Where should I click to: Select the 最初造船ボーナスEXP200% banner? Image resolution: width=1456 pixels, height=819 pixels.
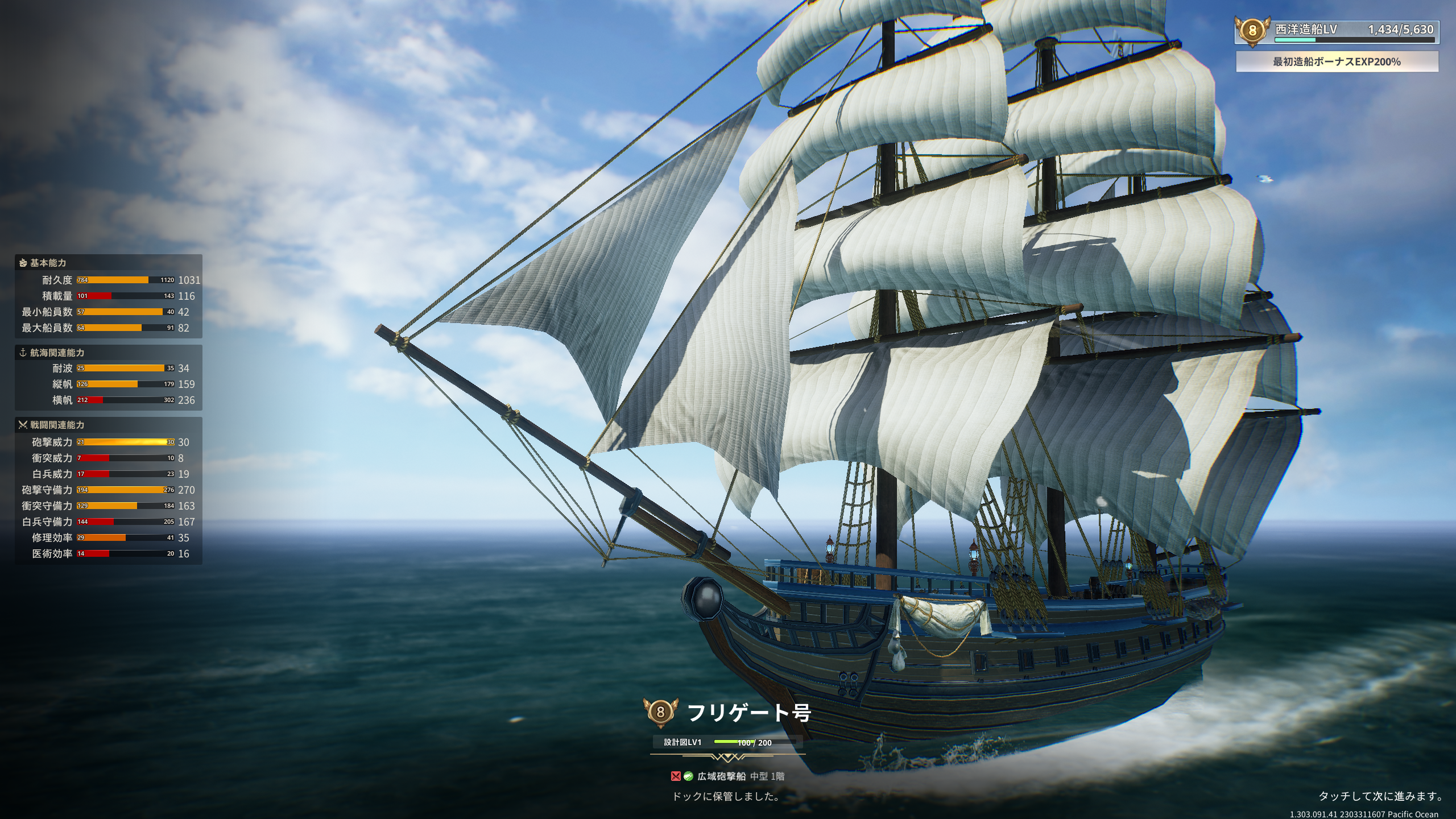click(1337, 62)
